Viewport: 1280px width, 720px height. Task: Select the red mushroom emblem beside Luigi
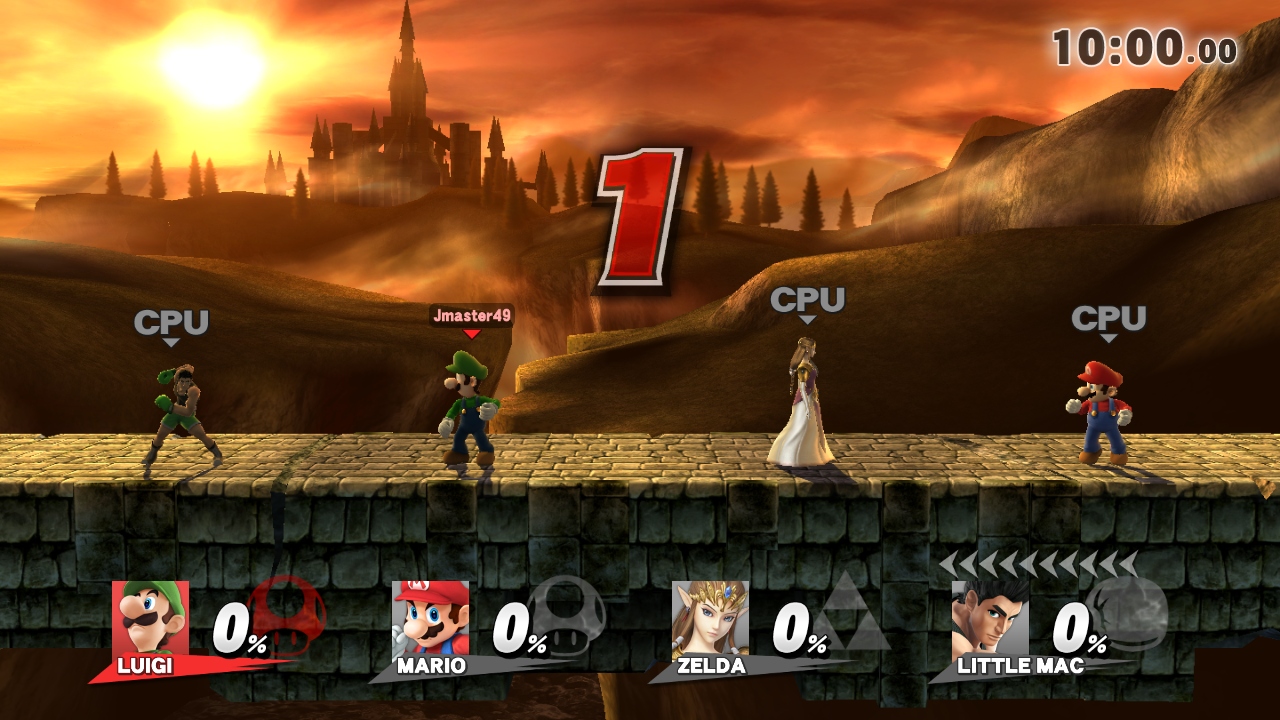287,611
